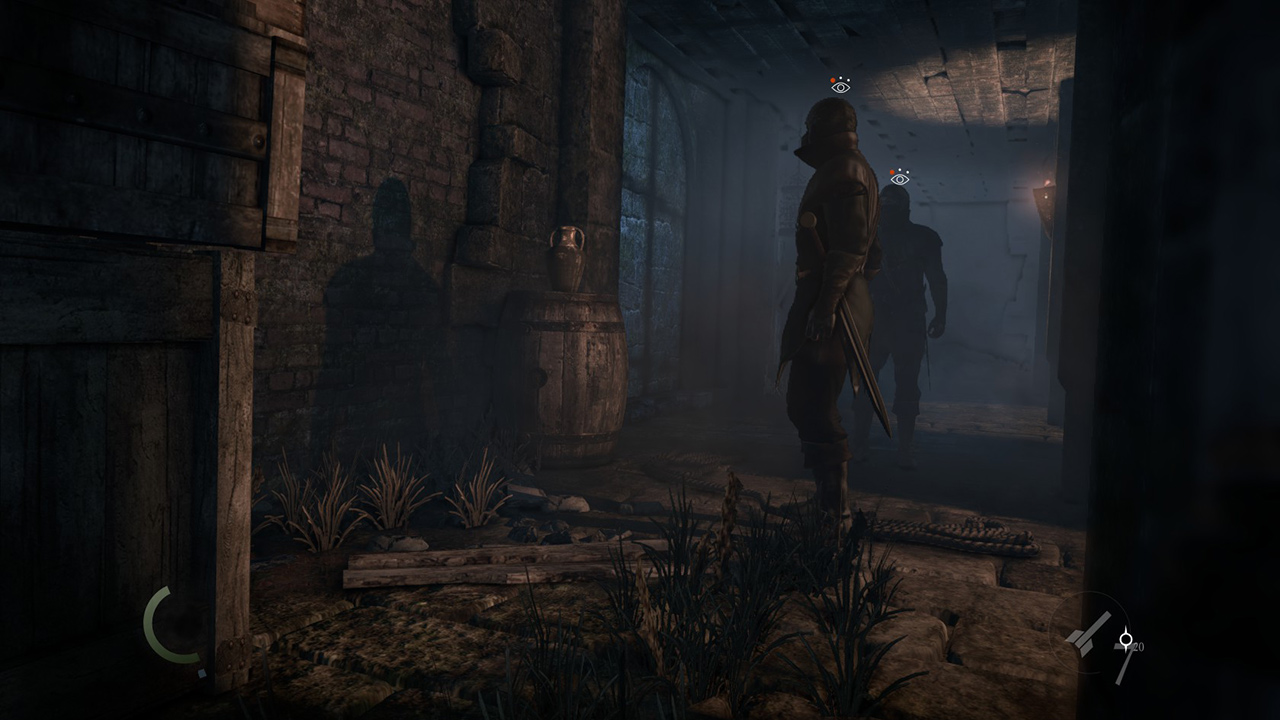Viewport: 1280px width, 720px height.
Task: Click the eye alert icon above farther guard
Action: pyautogui.click(x=899, y=178)
